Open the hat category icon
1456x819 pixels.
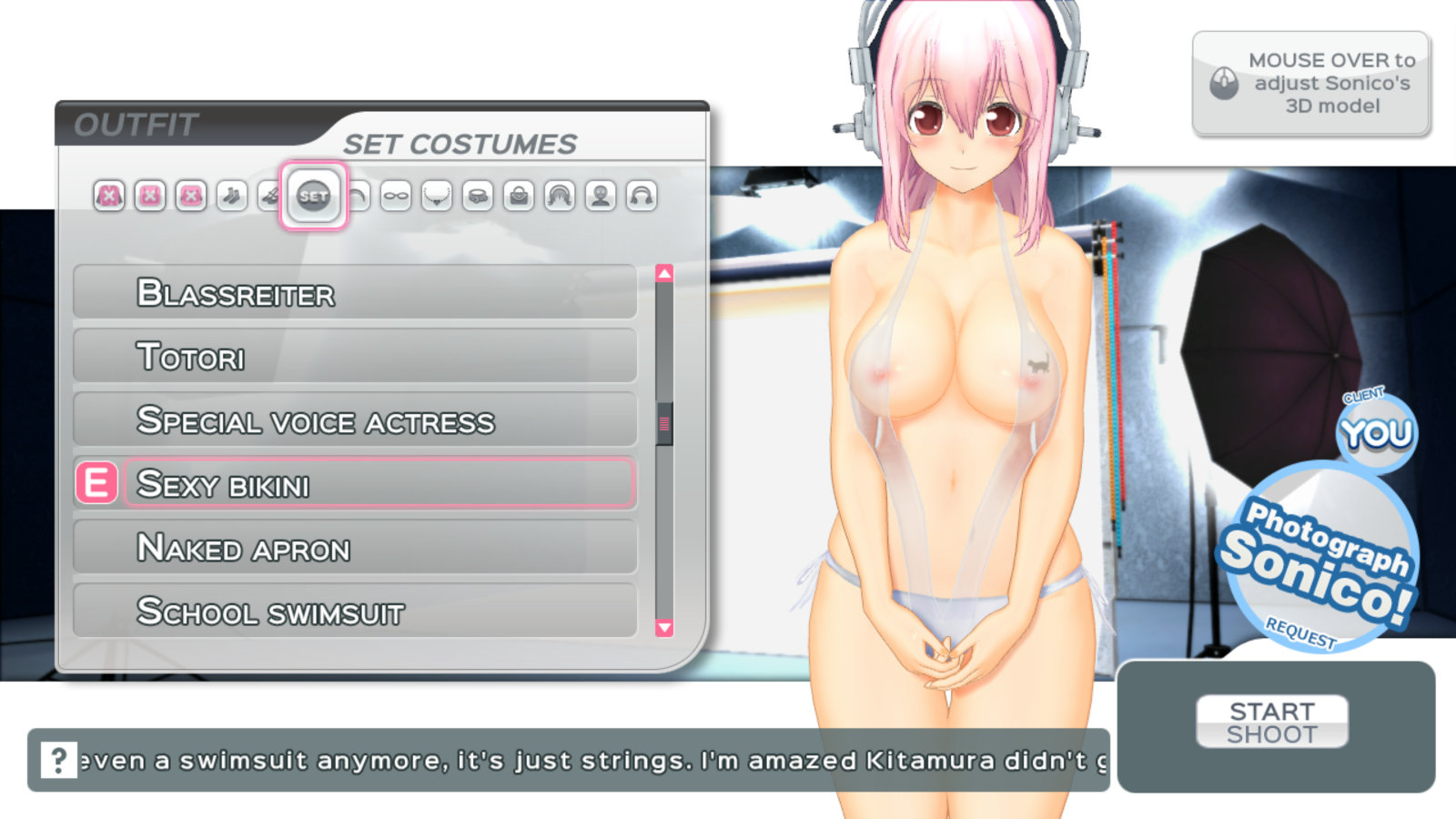[x=359, y=196]
